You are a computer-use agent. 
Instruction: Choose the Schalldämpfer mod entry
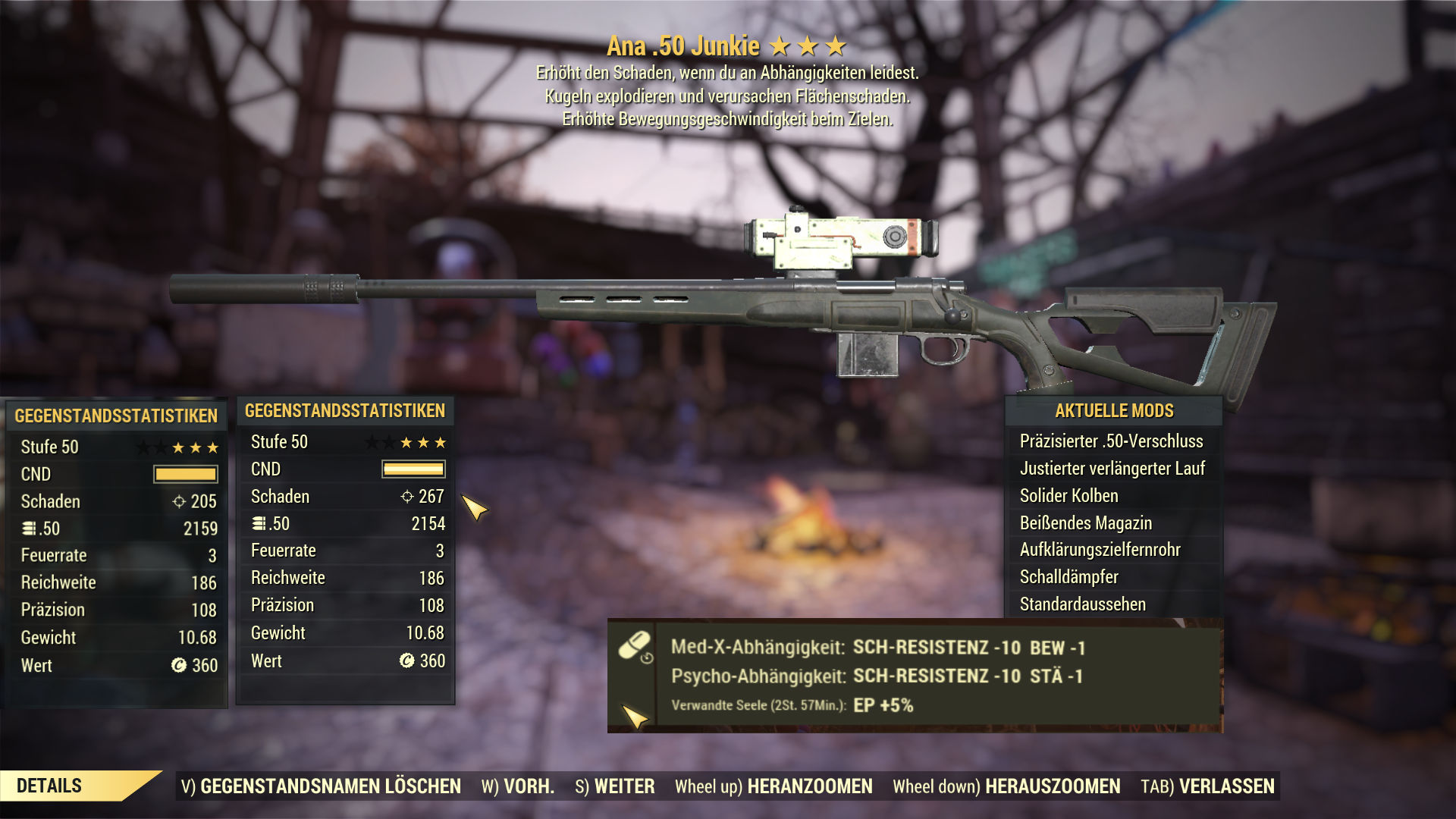(1068, 577)
